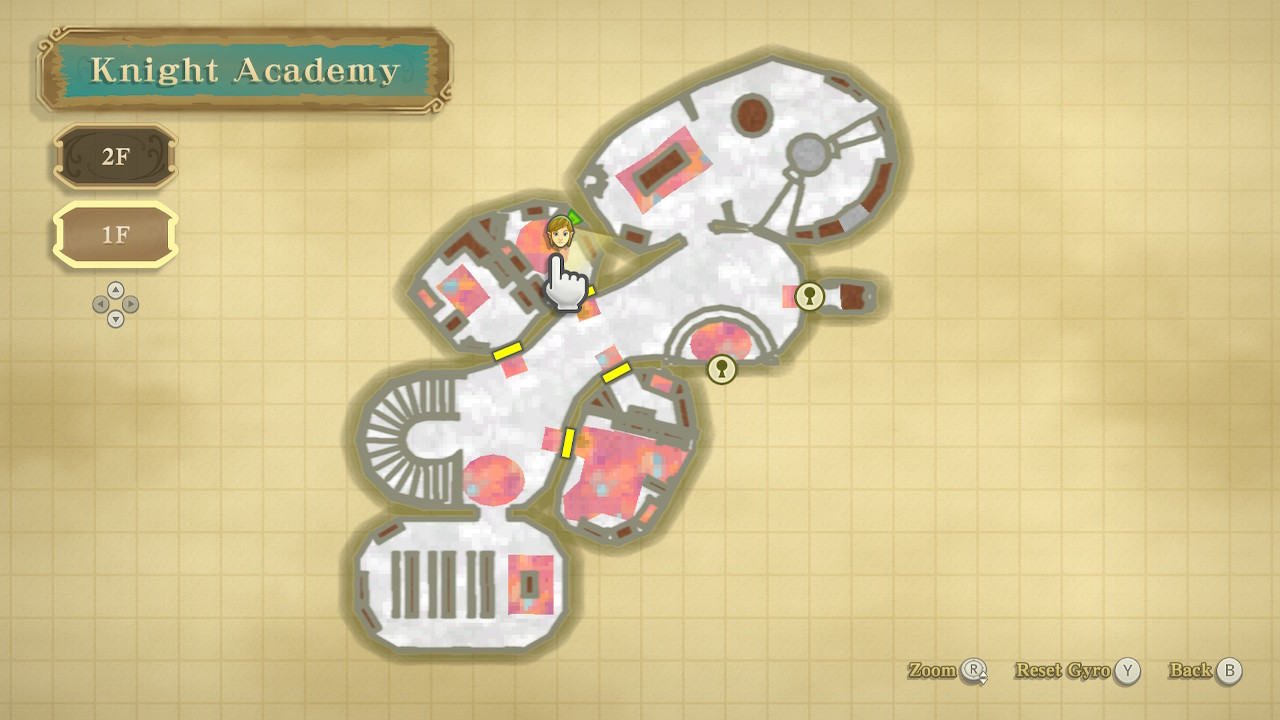This screenshot has height=720, width=1280.
Task: Select the 1F floor tab
Action: click(x=115, y=236)
